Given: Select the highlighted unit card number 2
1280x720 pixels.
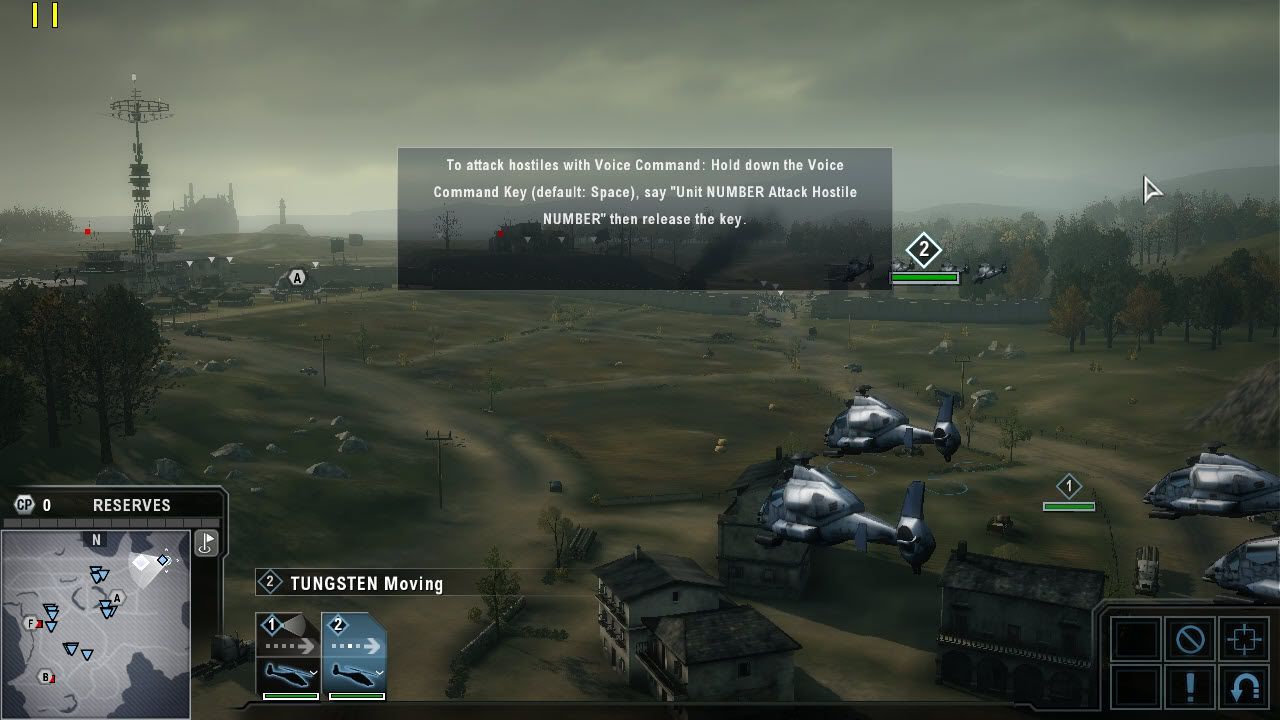Looking at the screenshot, I should pos(354,655).
